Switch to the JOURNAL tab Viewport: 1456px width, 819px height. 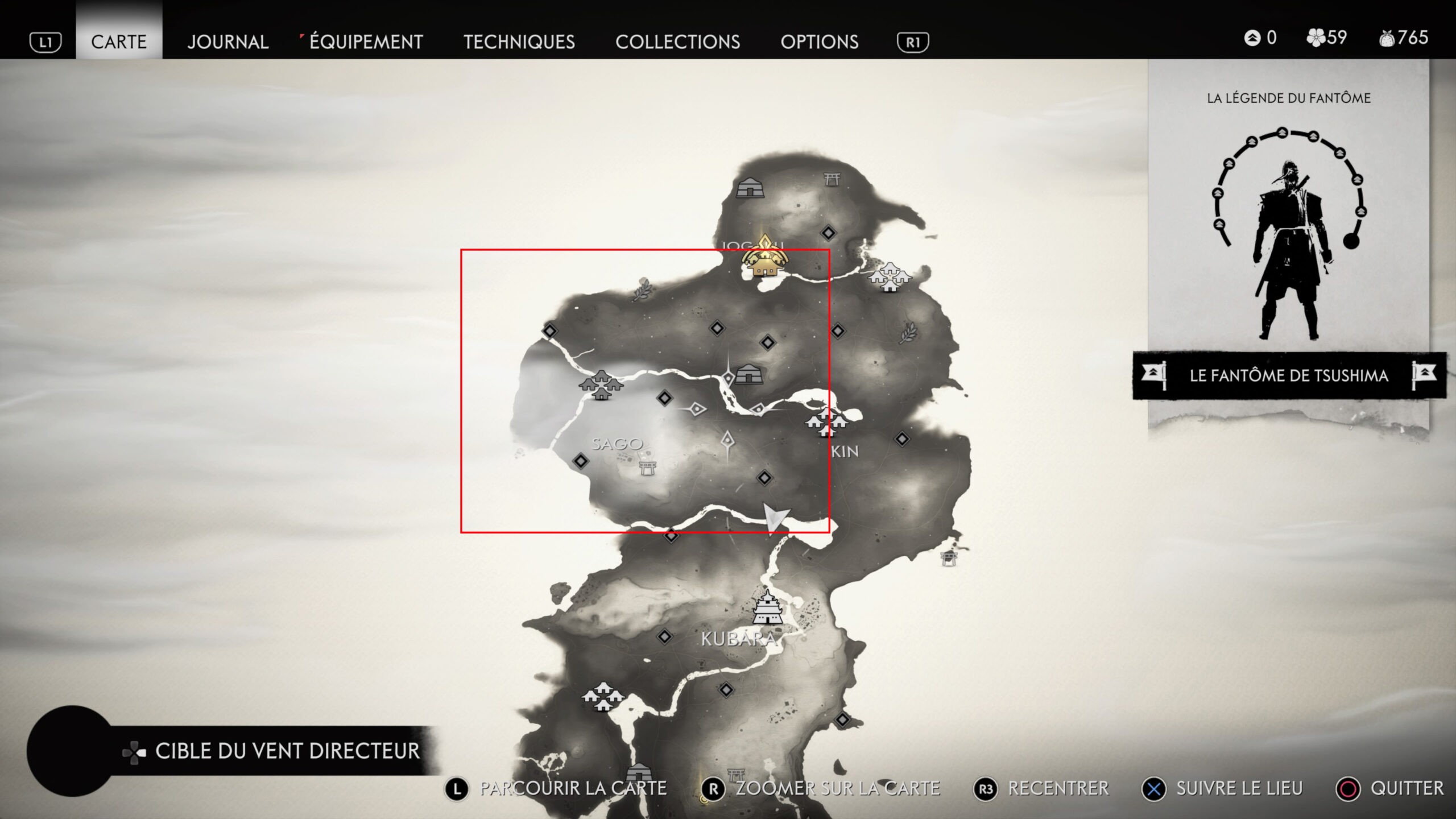227,42
